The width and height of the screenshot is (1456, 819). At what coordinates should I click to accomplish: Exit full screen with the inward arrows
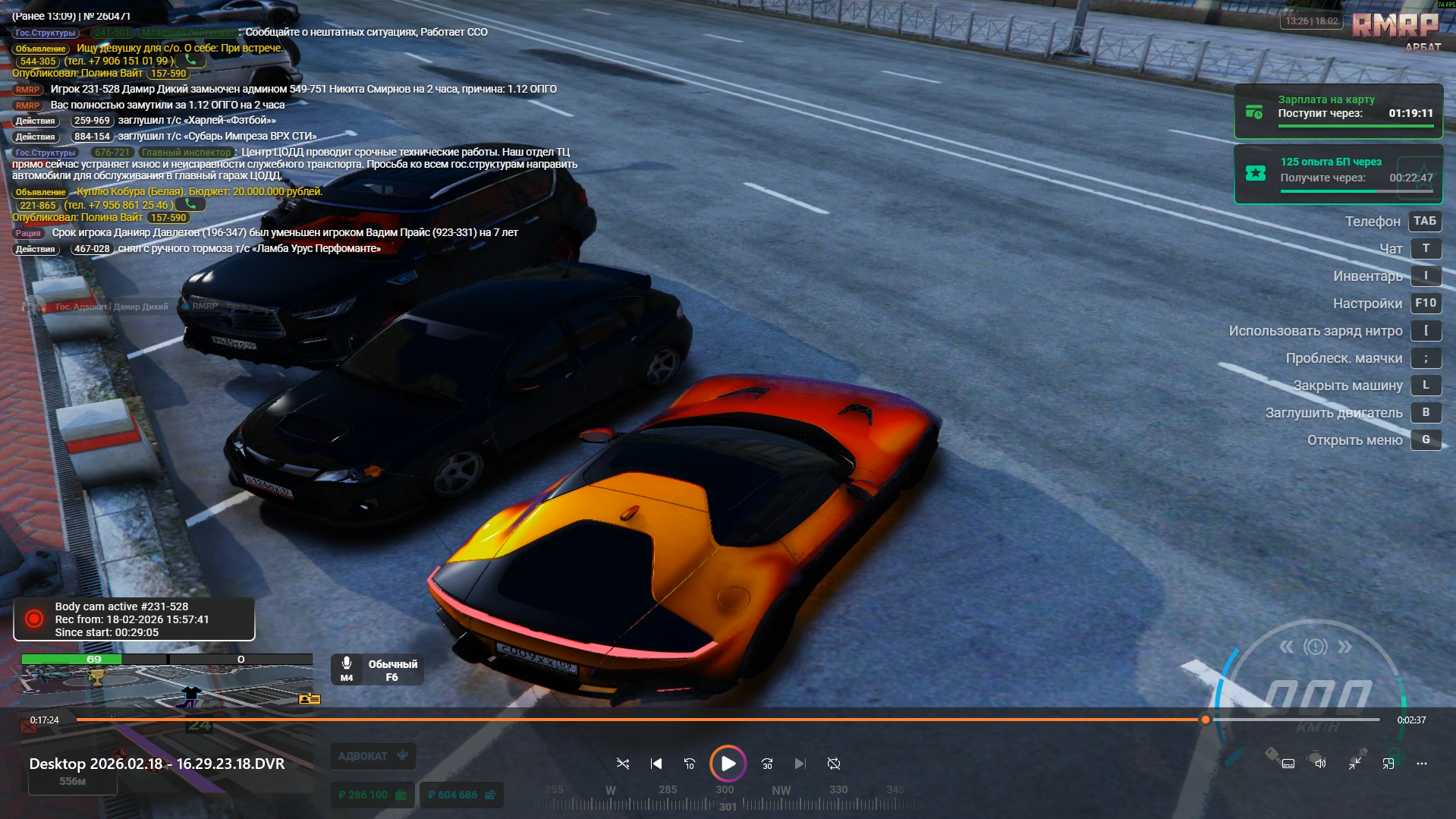point(1355,764)
